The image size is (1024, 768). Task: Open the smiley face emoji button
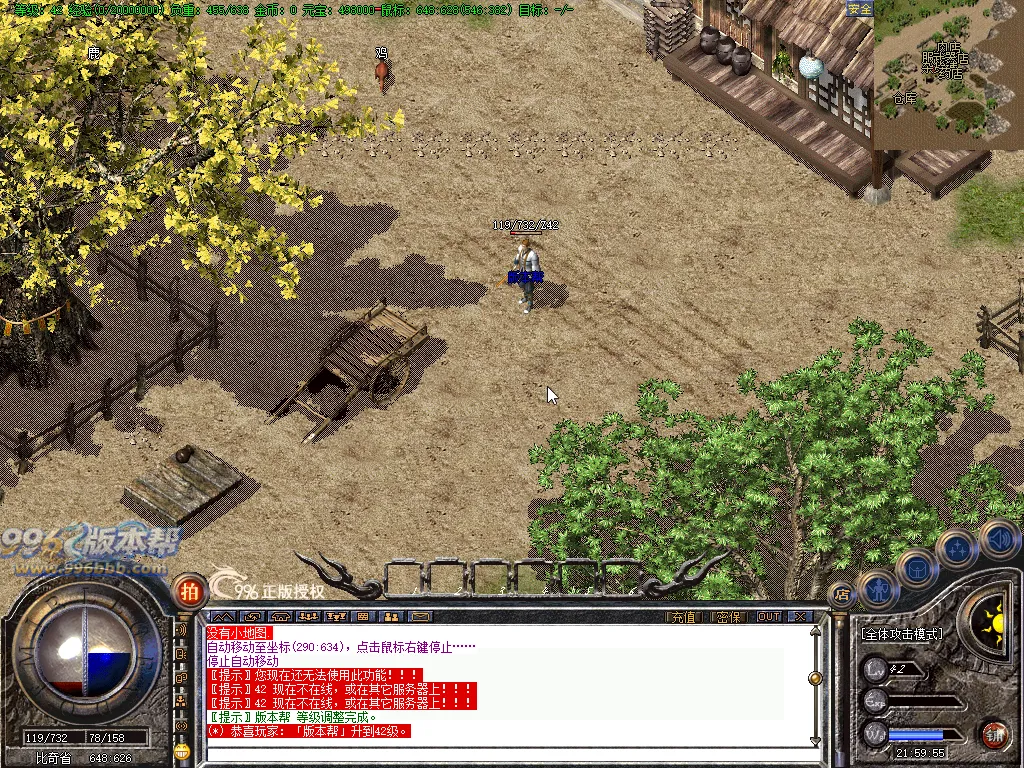[182, 750]
